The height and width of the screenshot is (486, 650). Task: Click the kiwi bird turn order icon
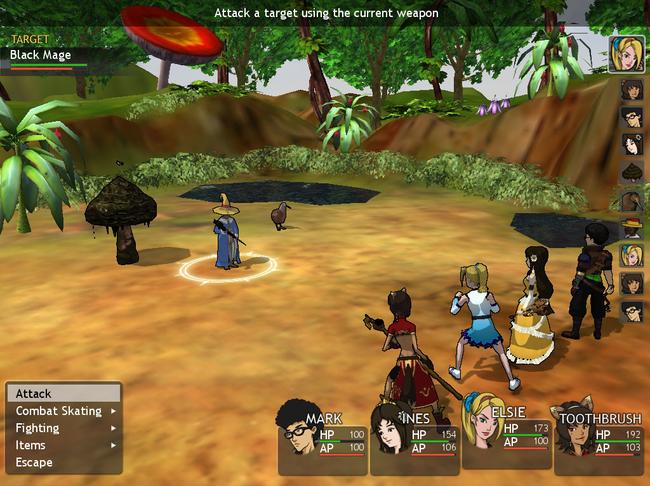point(631,200)
